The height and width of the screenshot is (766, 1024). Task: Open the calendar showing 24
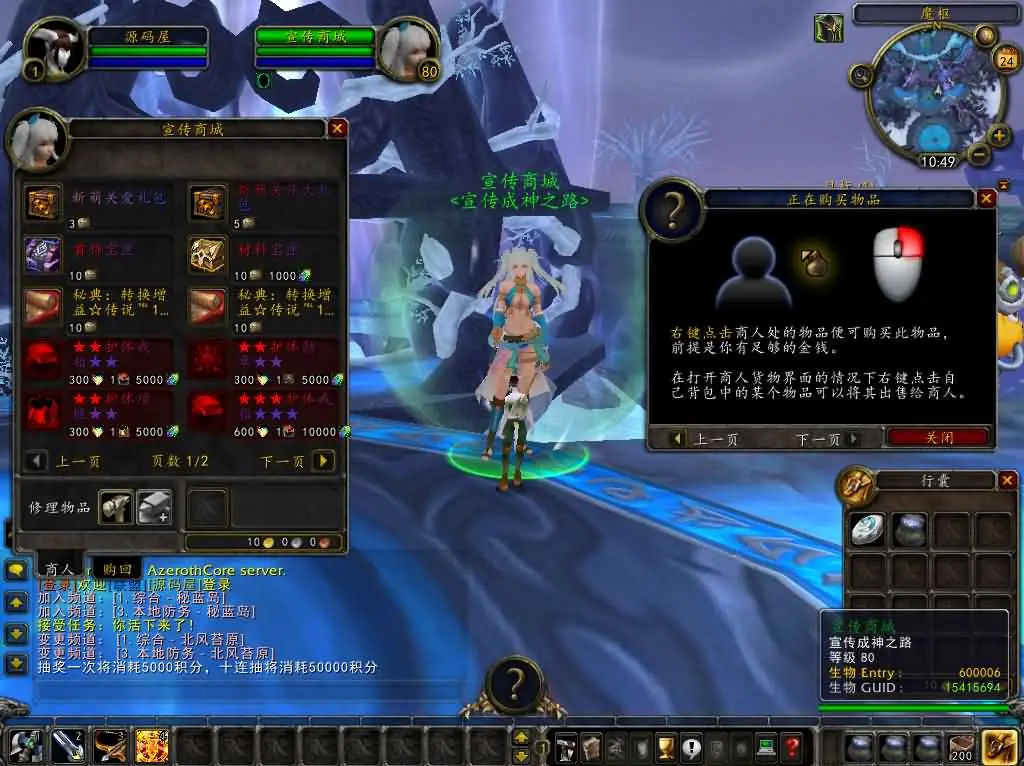(x=1005, y=61)
